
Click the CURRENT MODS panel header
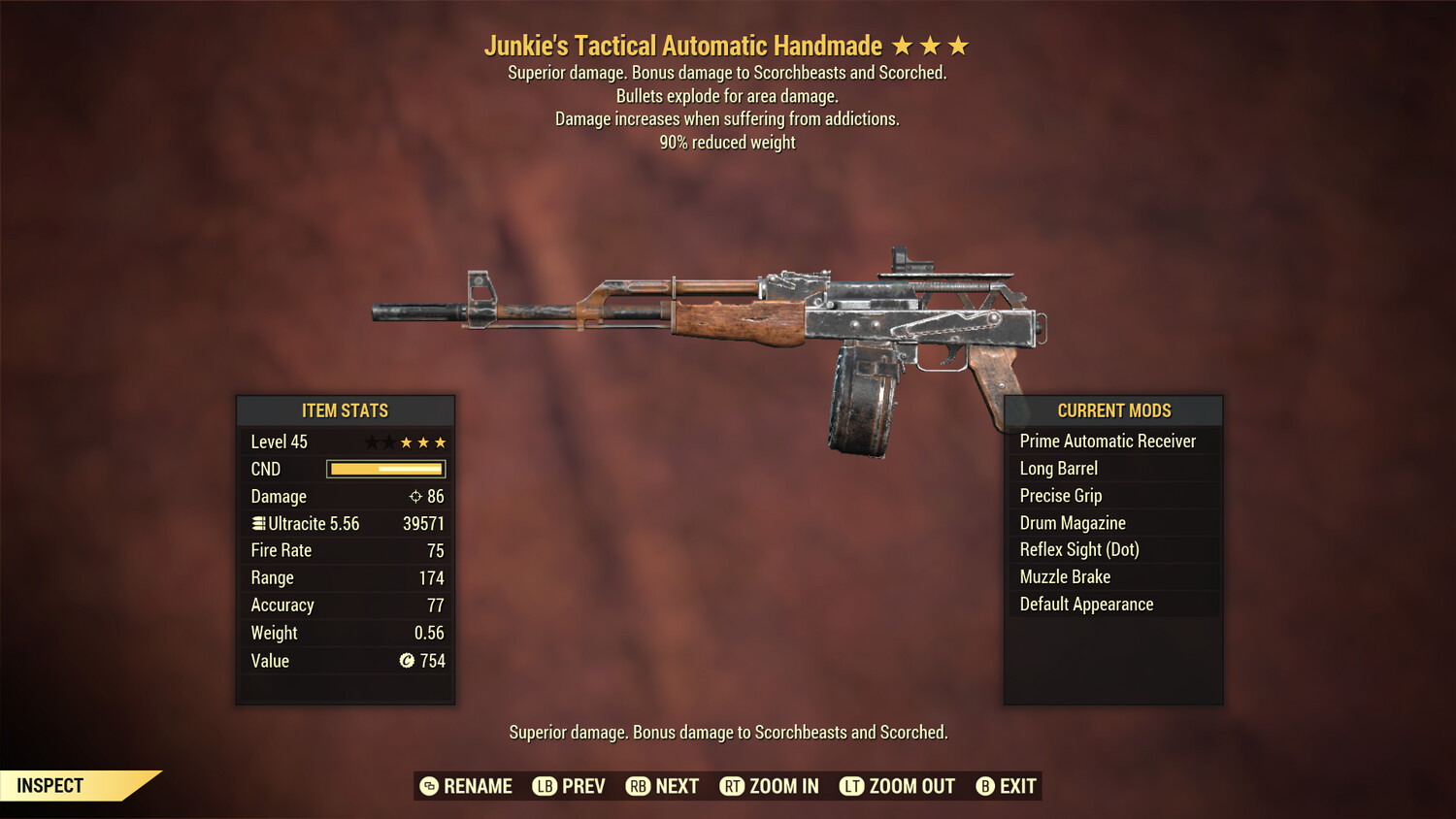pyautogui.click(x=1112, y=410)
